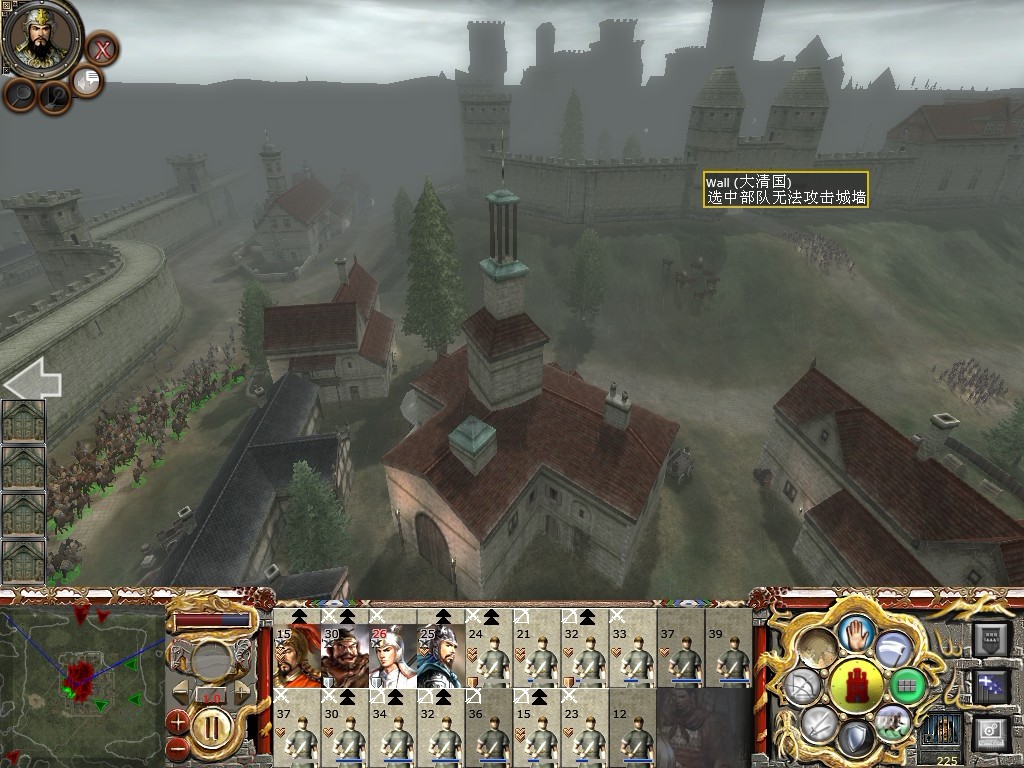Click the magnifying glass button under the portrait
The width and height of the screenshot is (1024, 768).
pos(21,94)
